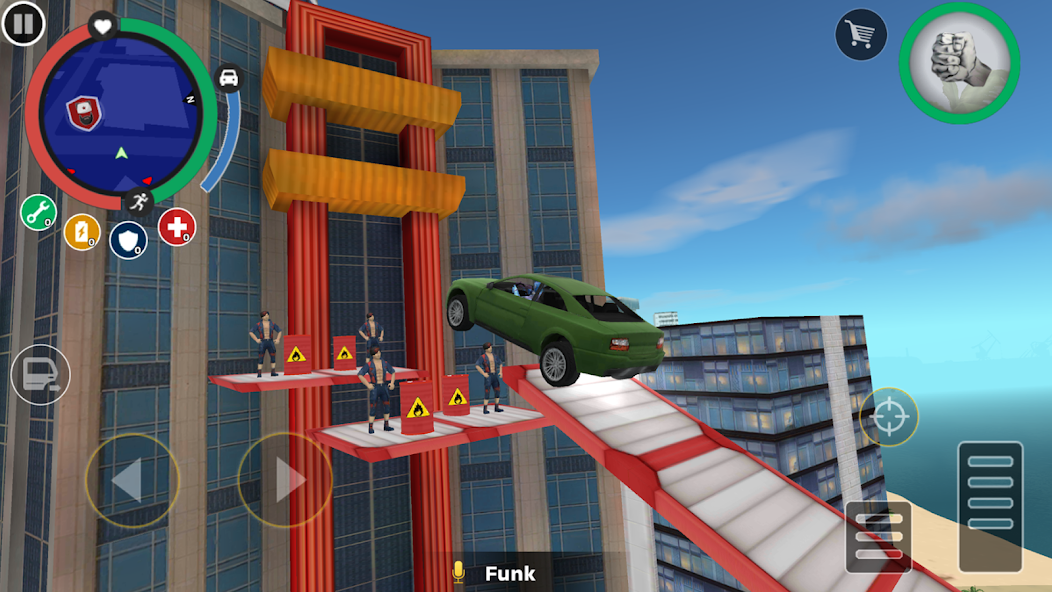Viewport: 1052px width, 592px height.
Task: Activate the blue shield armor item
Action: click(x=128, y=239)
